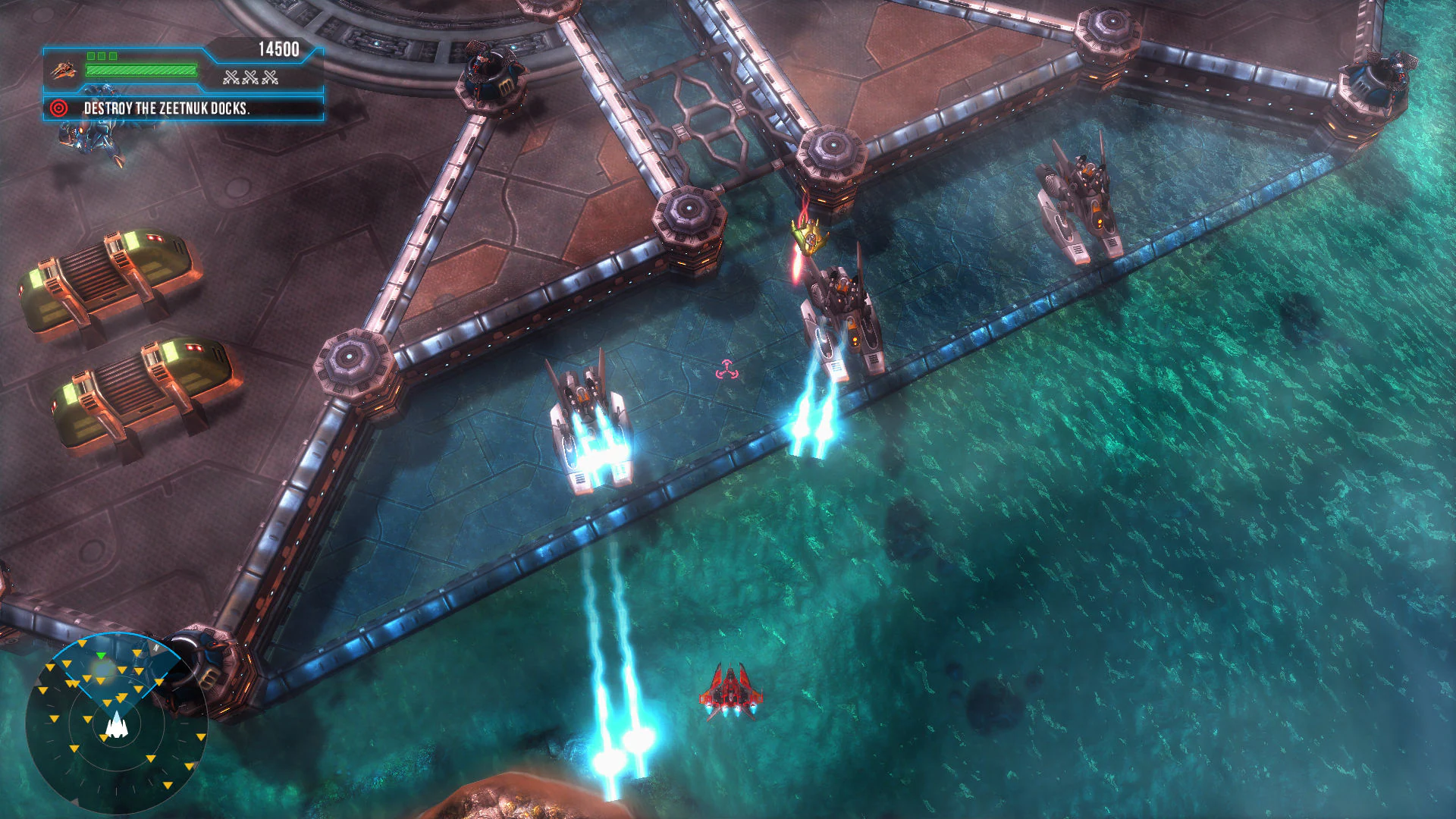Viewport: 1456px width, 819px height.
Task: Click the rightmost crossed-swords life icon
Action: click(x=270, y=76)
